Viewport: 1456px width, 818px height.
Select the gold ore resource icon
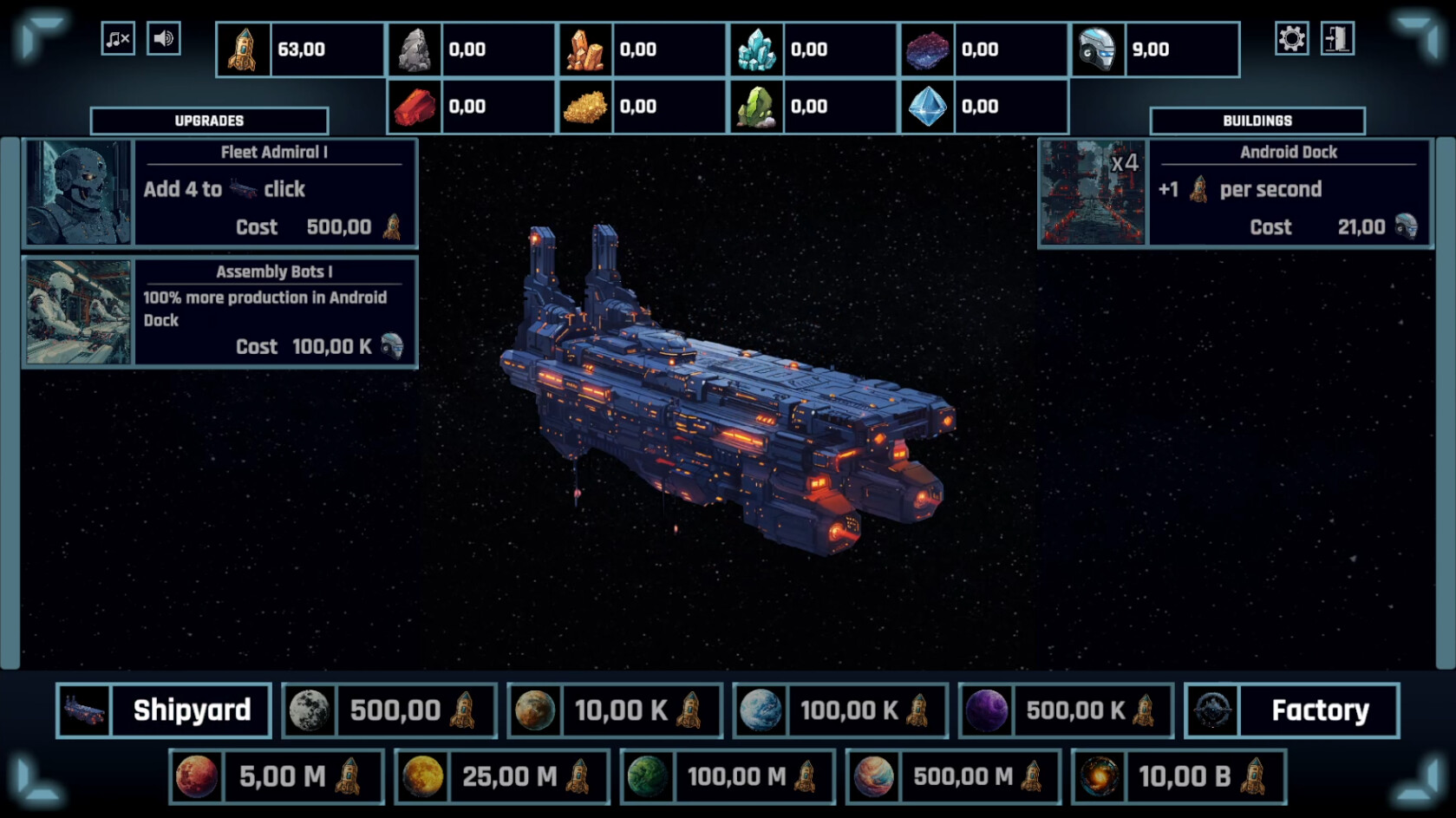[x=585, y=106]
